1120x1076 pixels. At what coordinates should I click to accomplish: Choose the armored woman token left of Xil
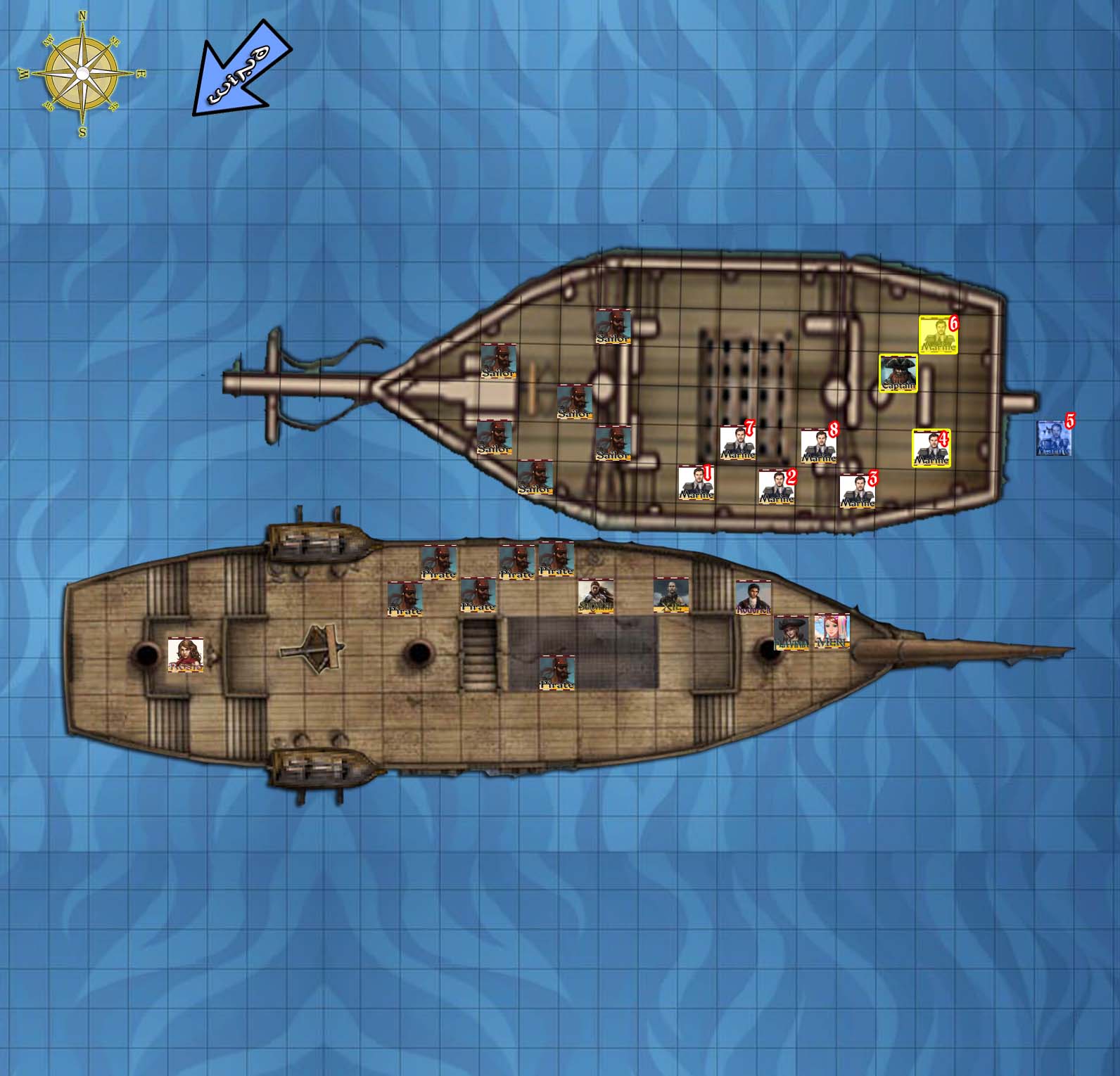[596, 596]
